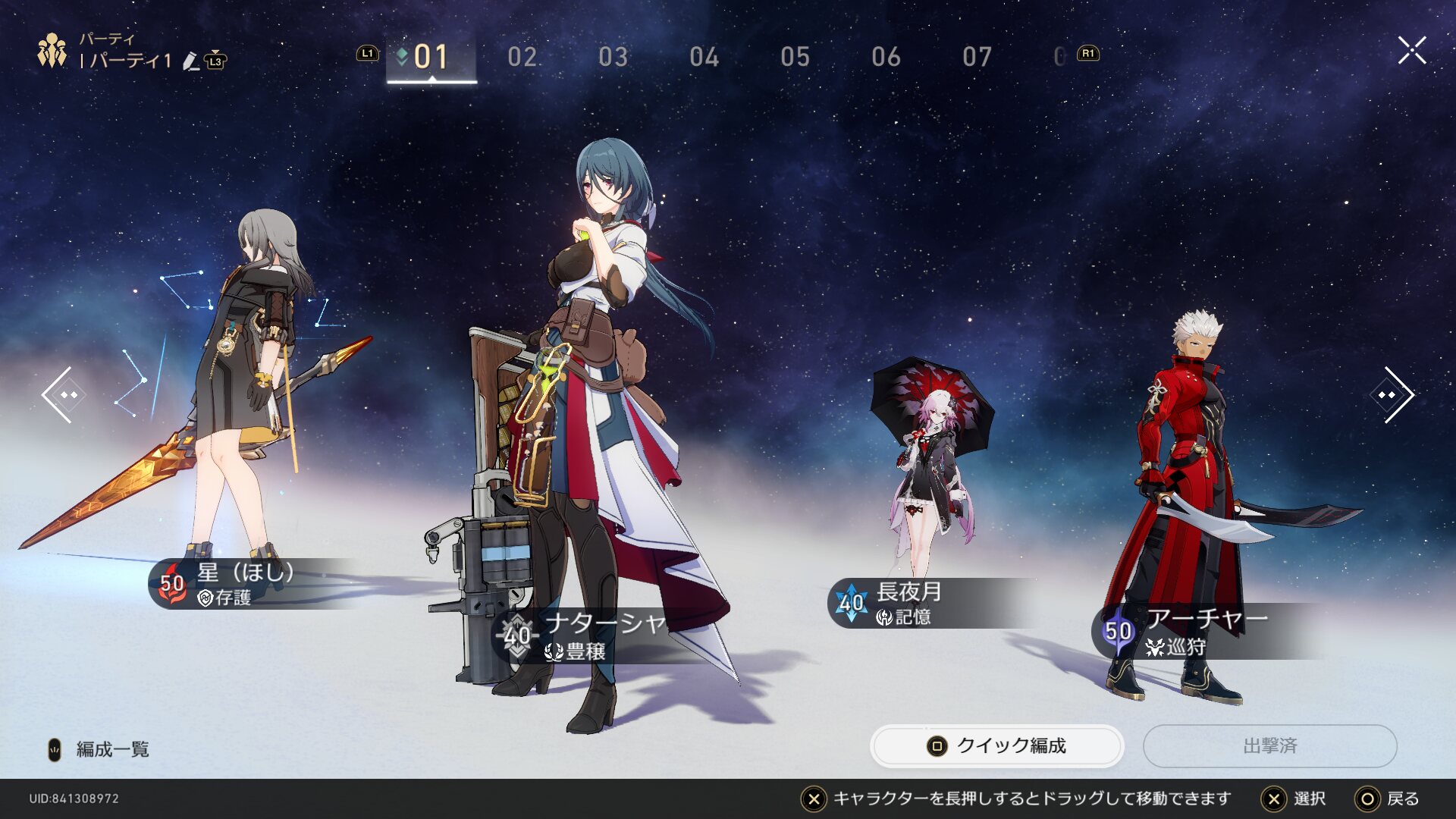Choose party tab 06
This screenshot has height=819, width=1456.
886,57
